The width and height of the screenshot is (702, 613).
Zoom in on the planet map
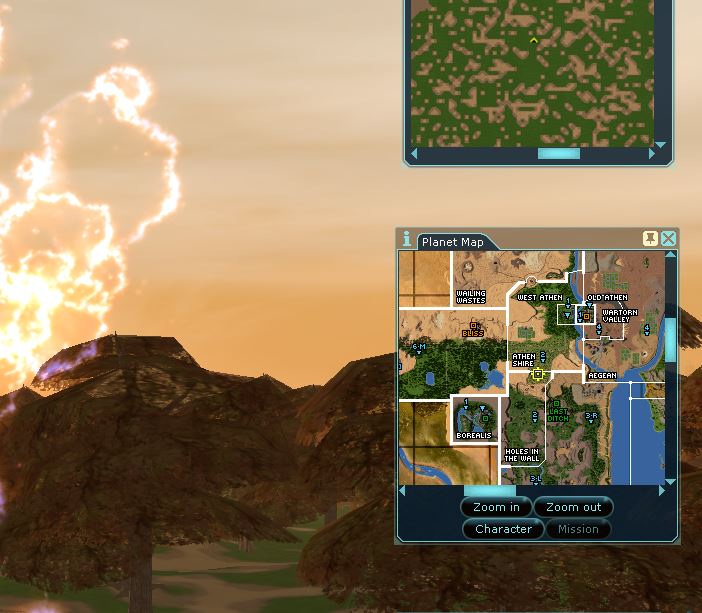(x=496, y=507)
